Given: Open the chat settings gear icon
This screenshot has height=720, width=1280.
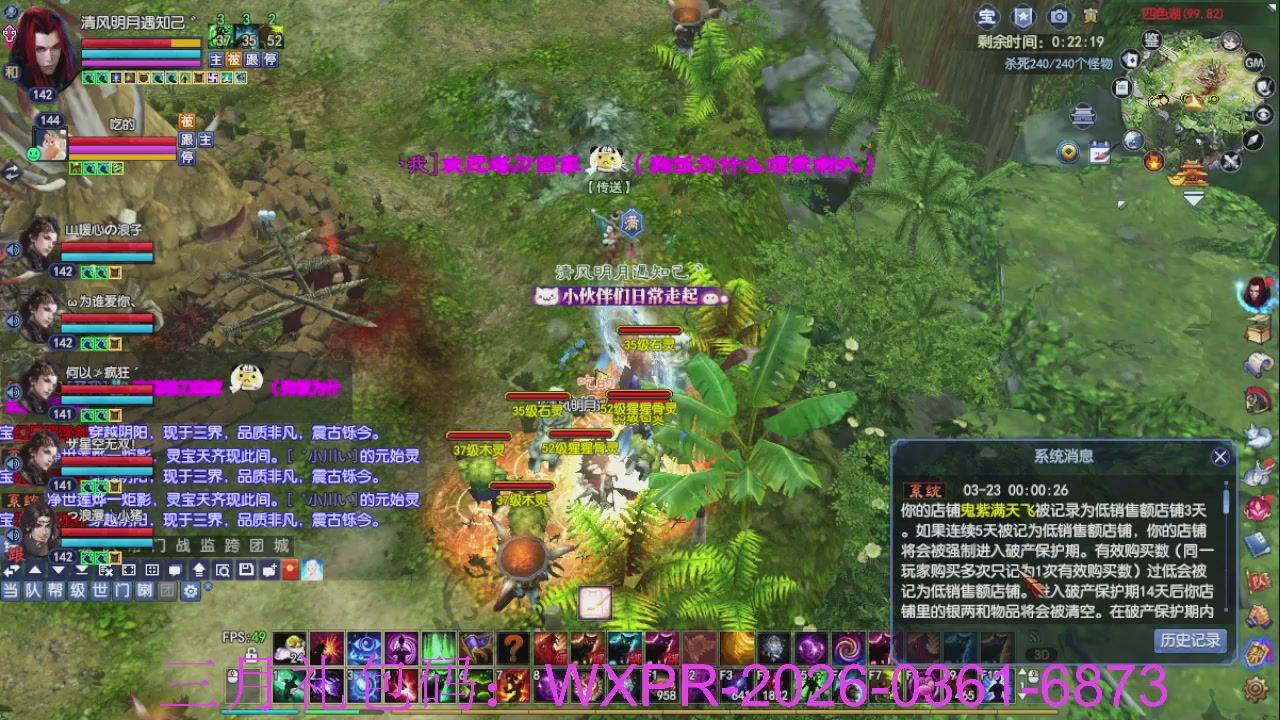Looking at the screenshot, I should coord(191,591).
